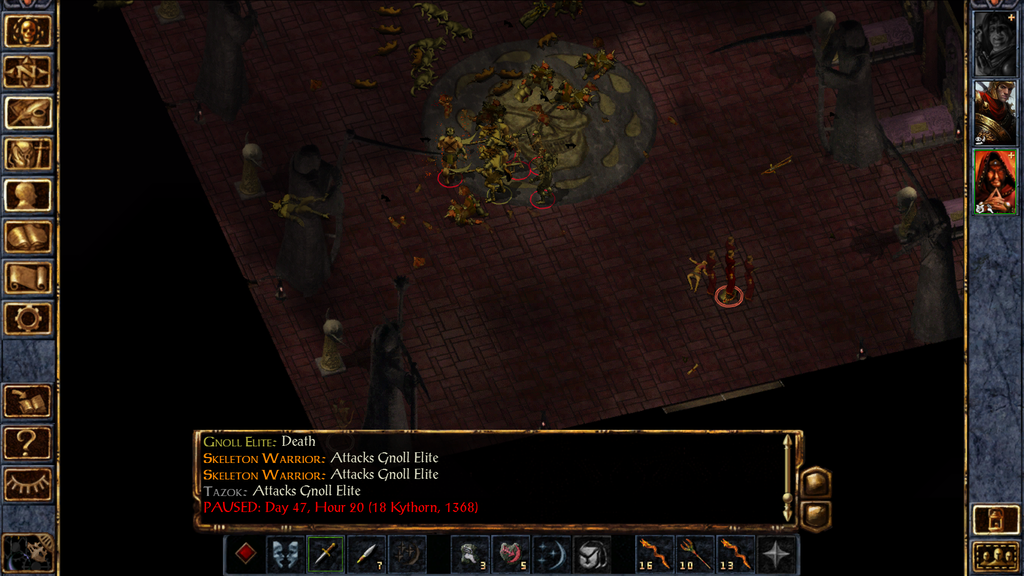Select the grey-haired character portrait
This screenshot has height=576, width=1024.
[x=995, y=43]
